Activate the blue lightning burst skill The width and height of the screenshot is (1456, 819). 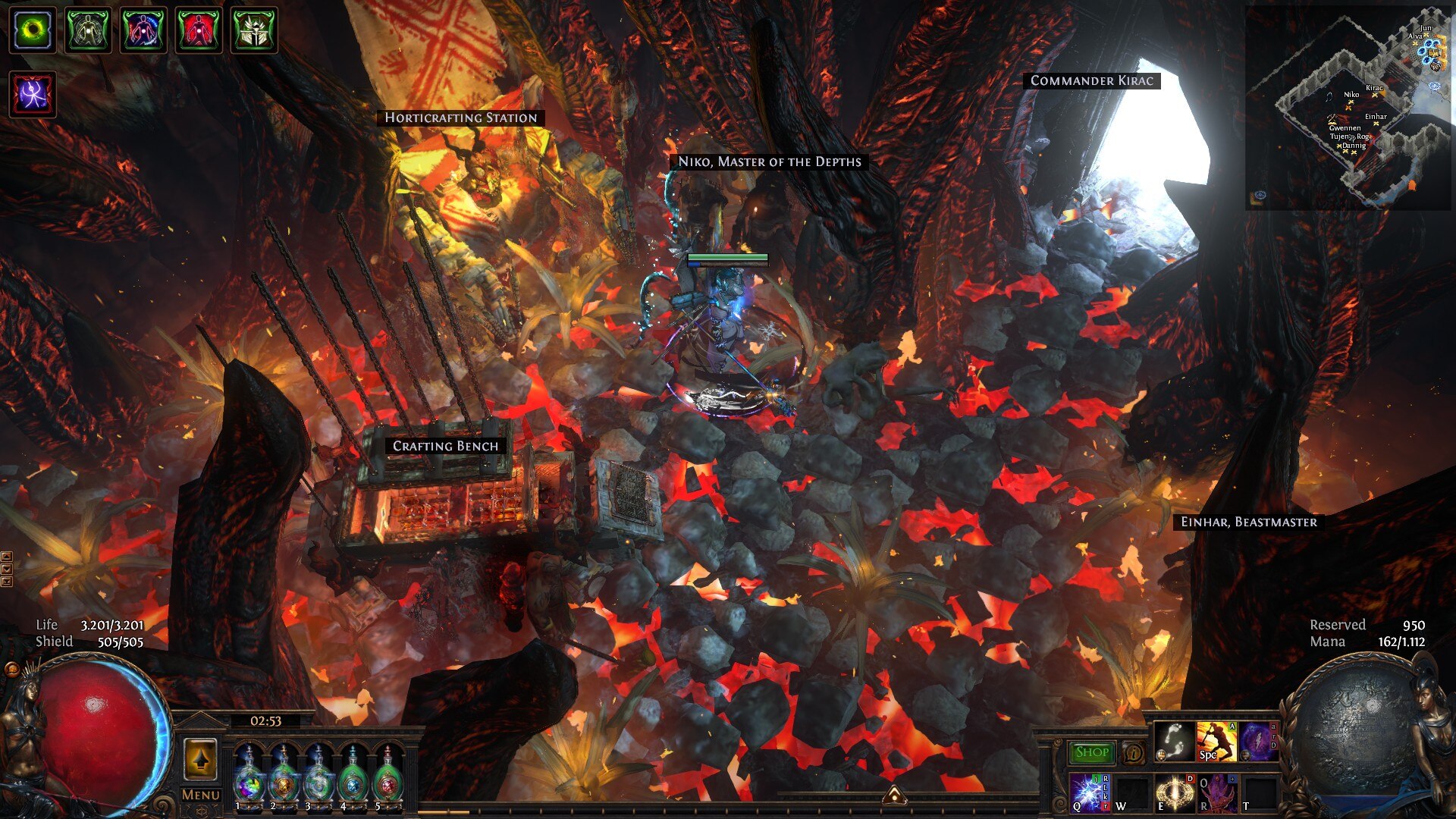[1089, 792]
